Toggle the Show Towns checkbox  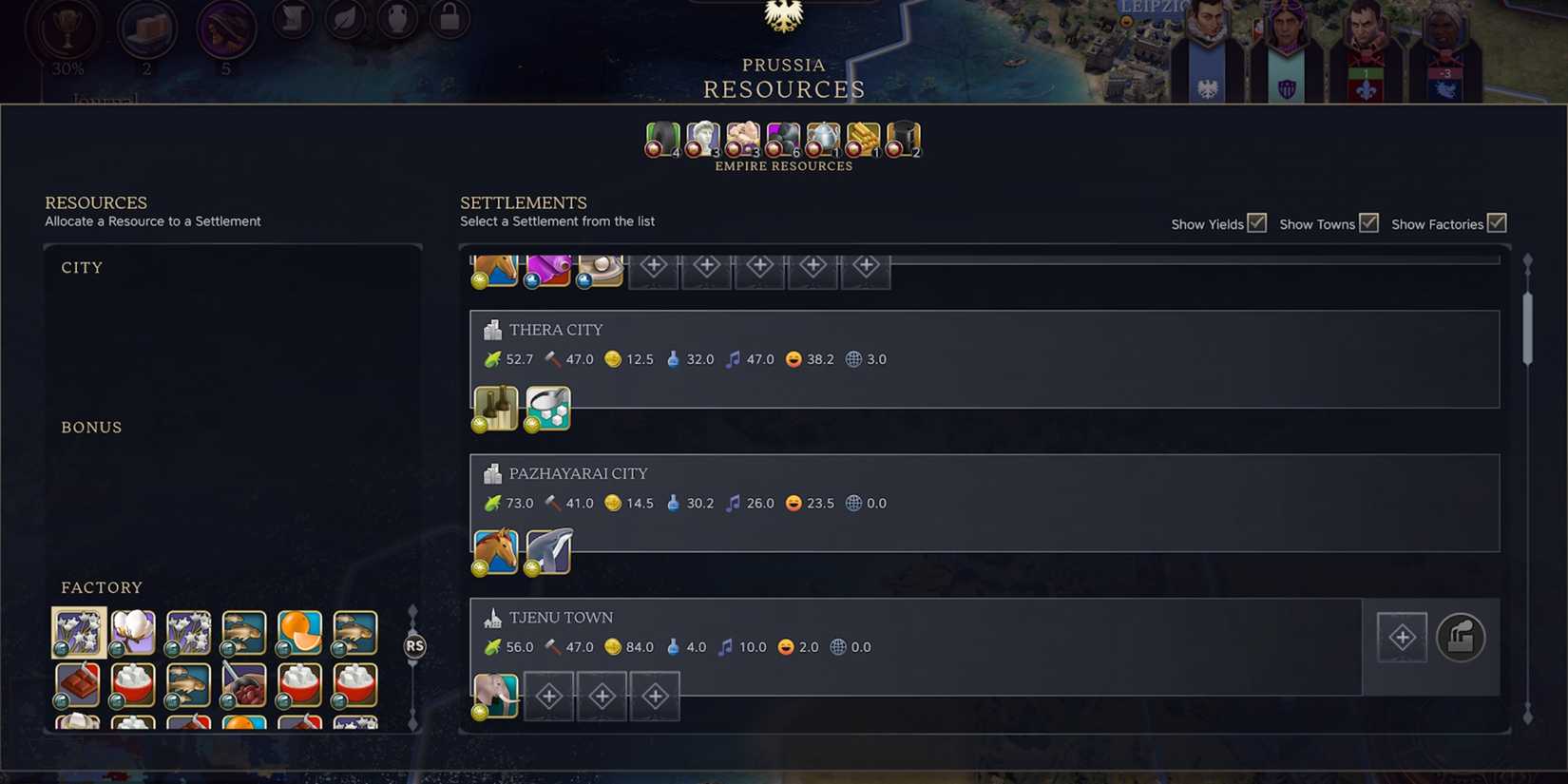[1368, 221]
